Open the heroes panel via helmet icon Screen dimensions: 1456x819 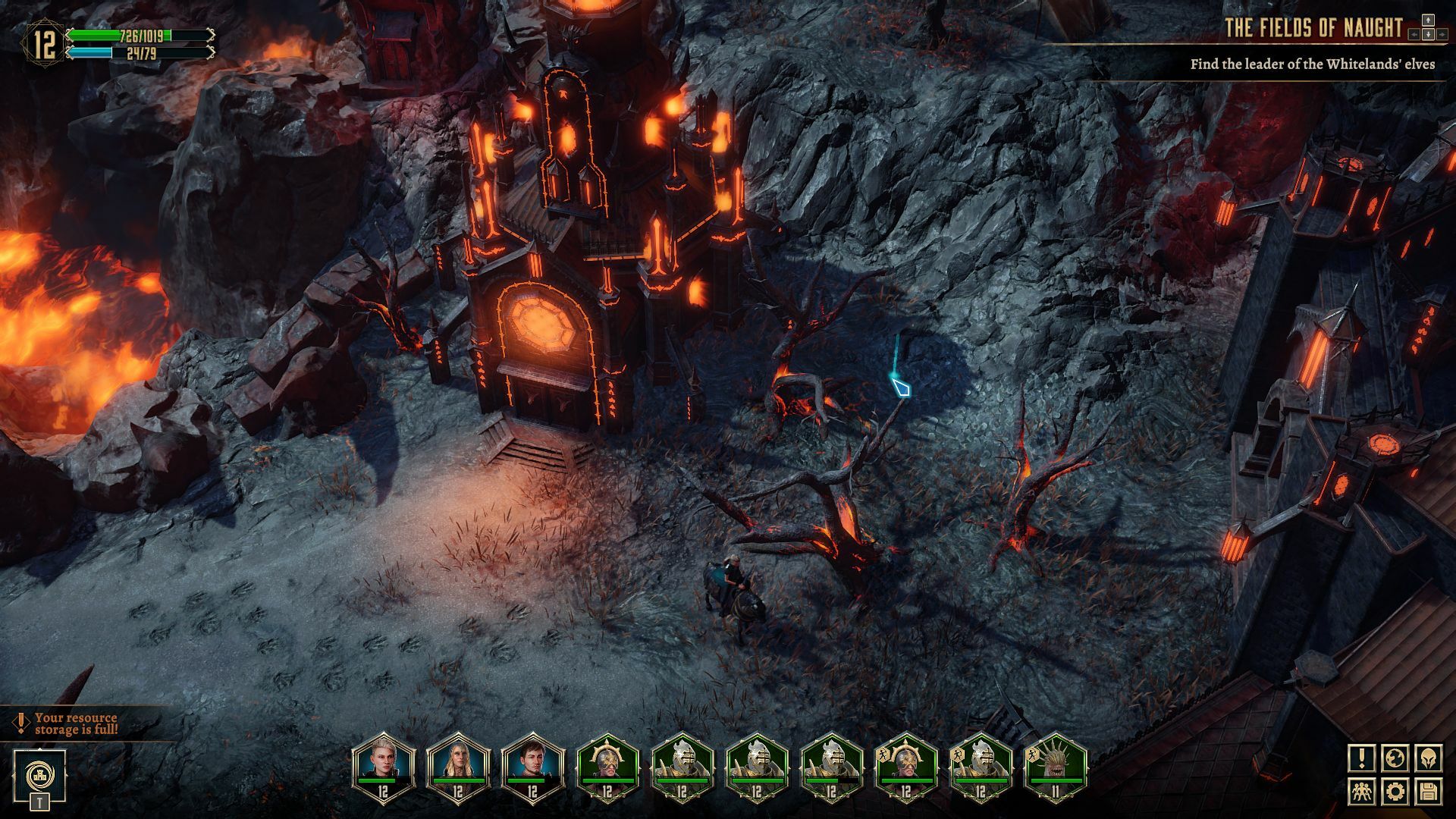[x=1429, y=758]
